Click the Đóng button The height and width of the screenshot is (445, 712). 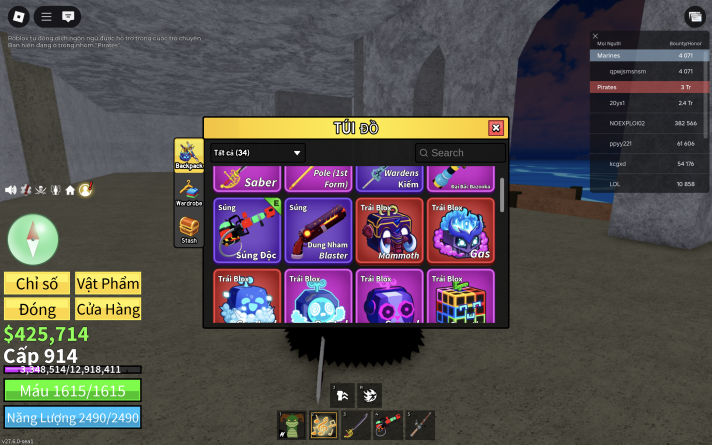point(35,309)
